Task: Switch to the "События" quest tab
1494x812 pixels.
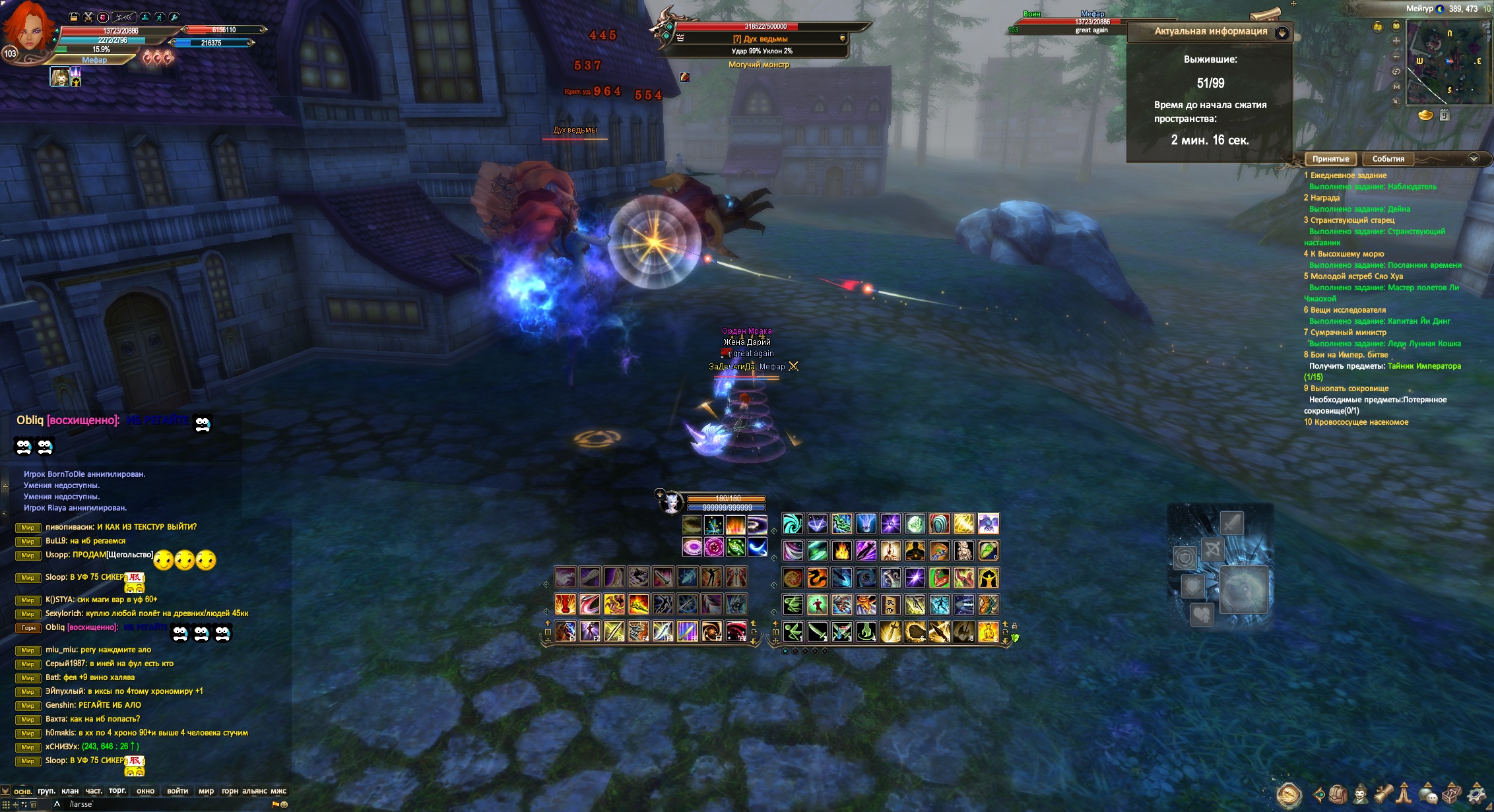Action: point(1388,159)
